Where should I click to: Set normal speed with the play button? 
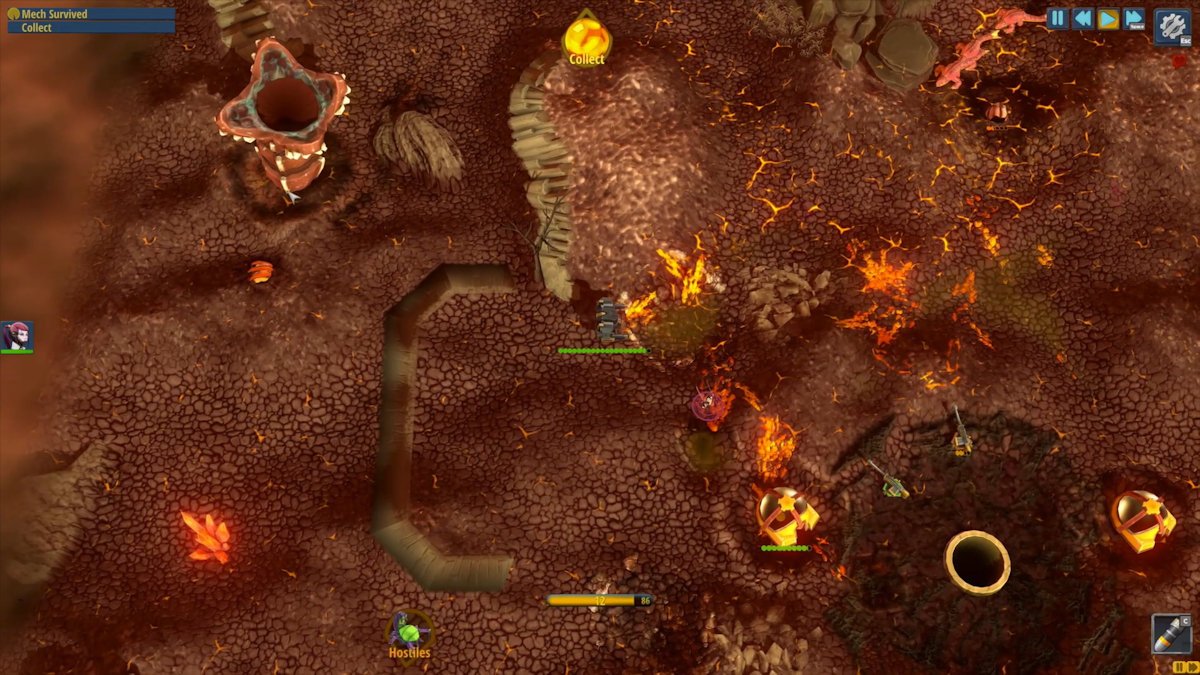(1108, 19)
